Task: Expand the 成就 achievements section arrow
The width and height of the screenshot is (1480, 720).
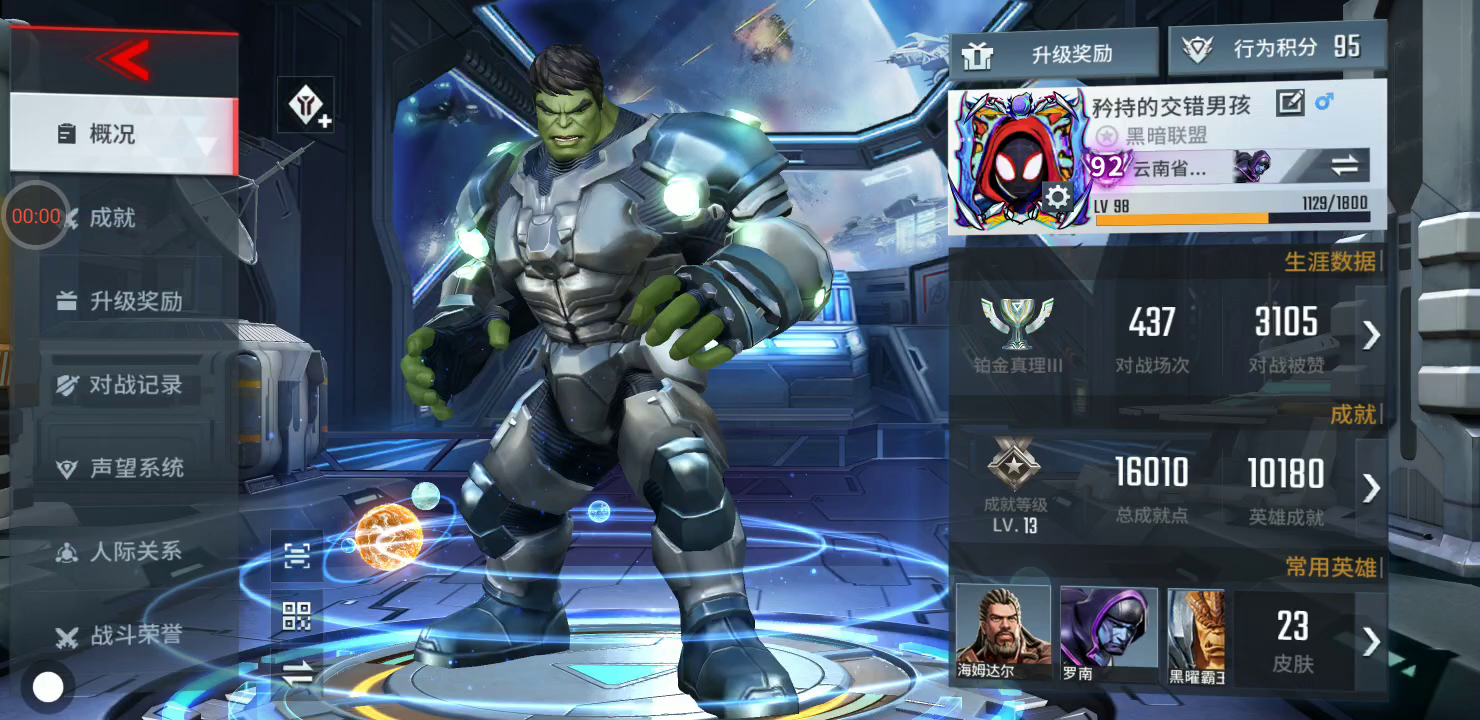Action: [x=1371, y=488]
